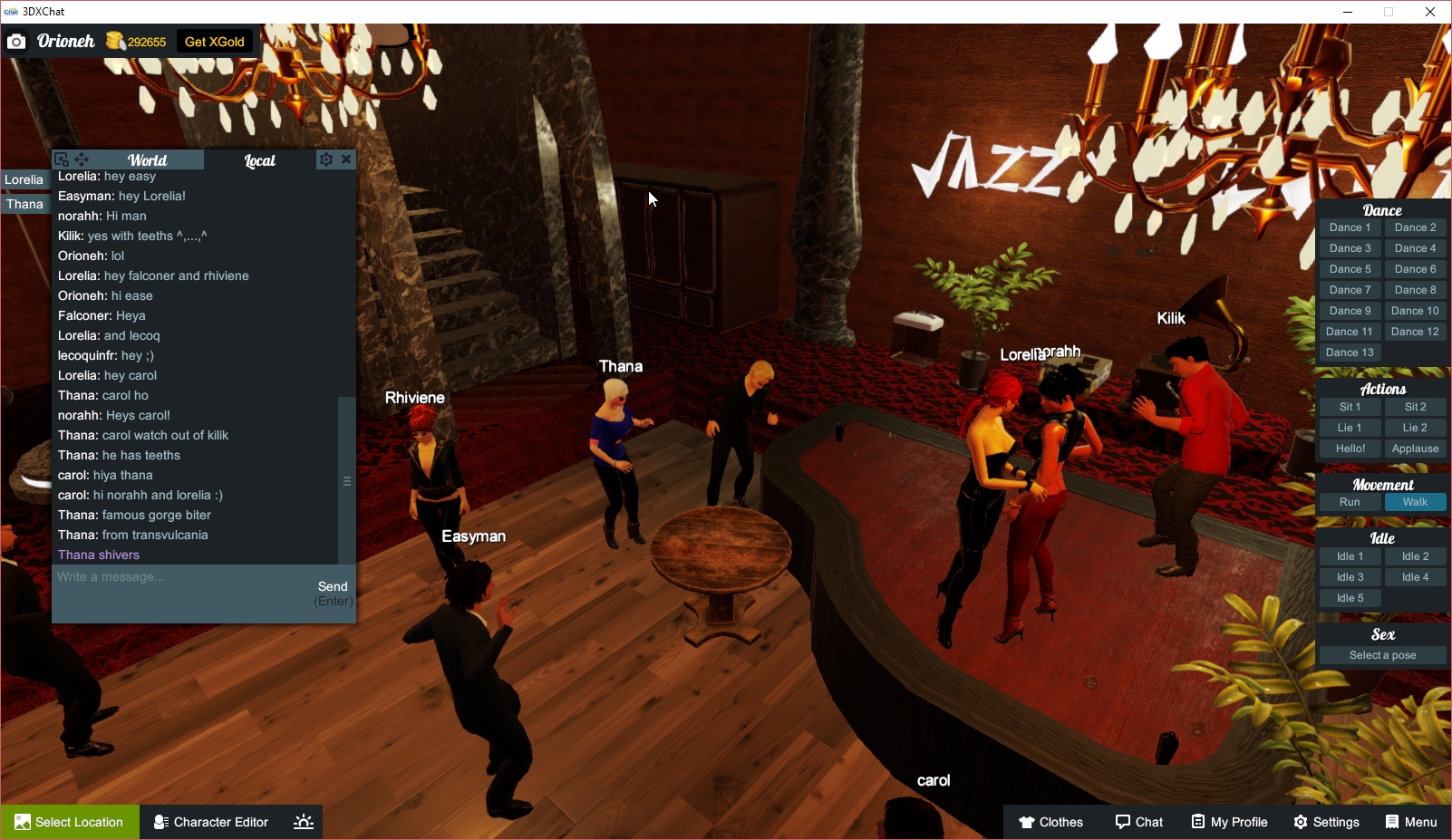
Task: Take a screenshot with the camera icon
Action: coord(16,41)
